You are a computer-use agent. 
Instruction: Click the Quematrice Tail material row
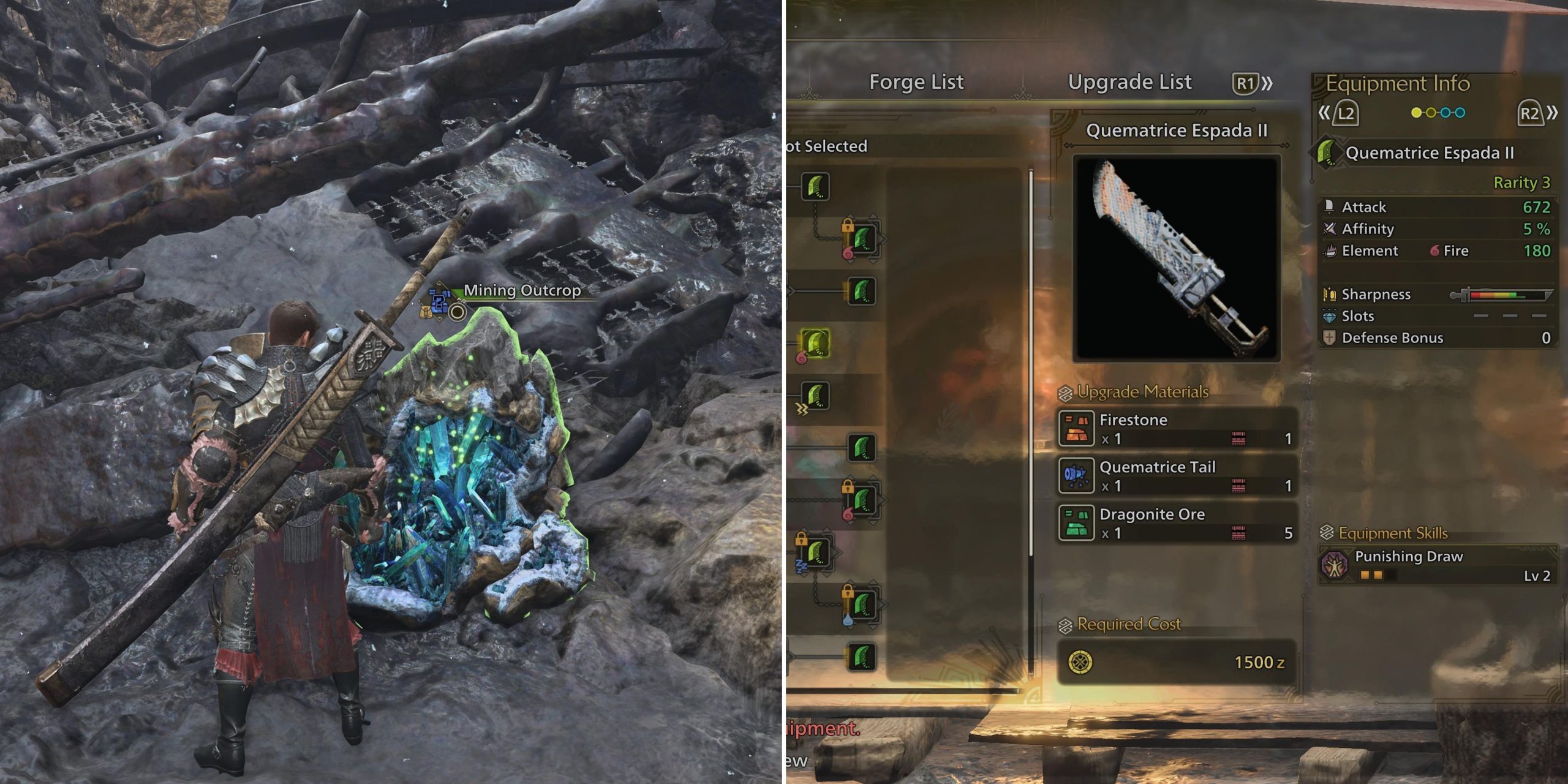click(x=1177, y=476)
